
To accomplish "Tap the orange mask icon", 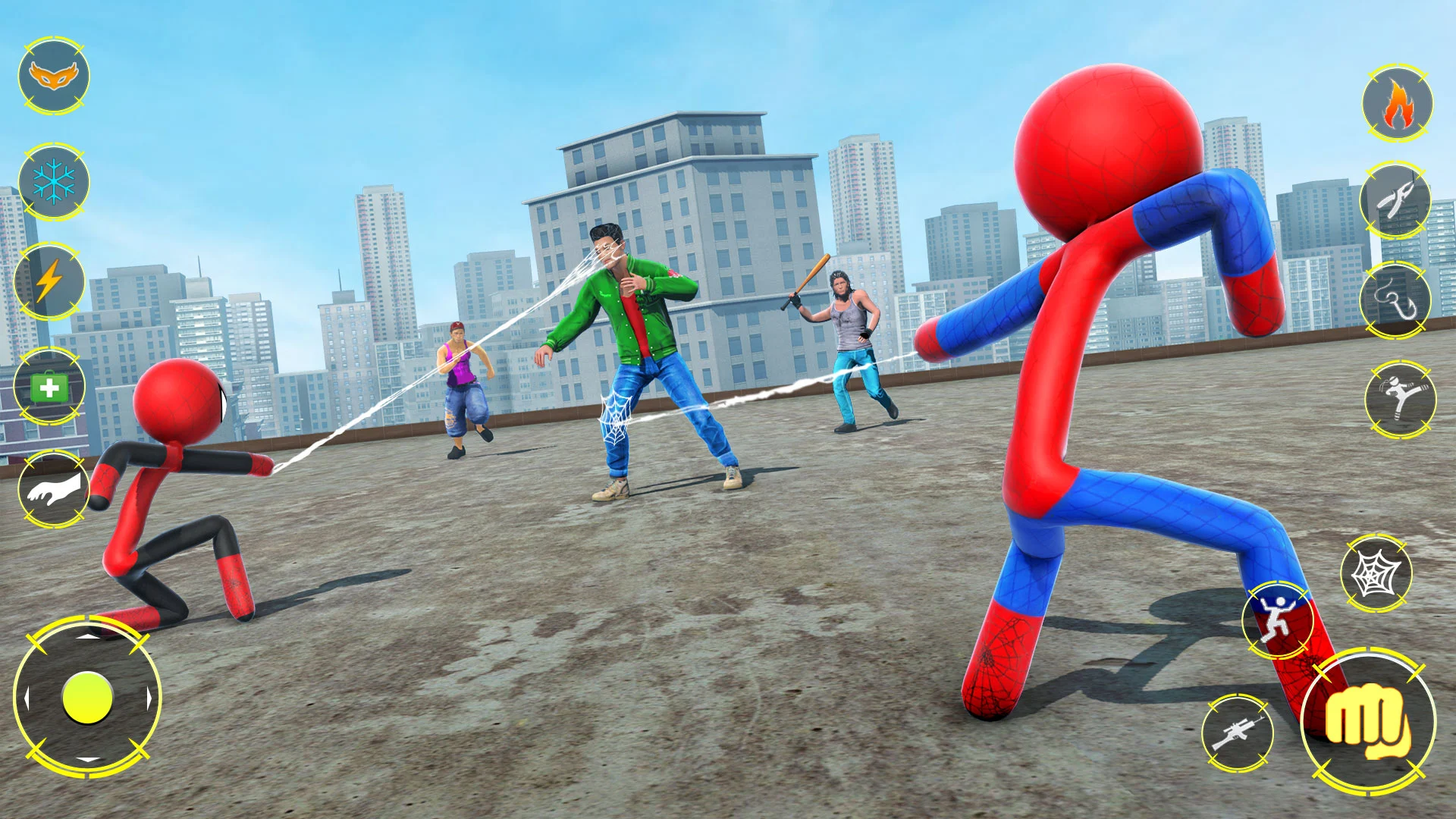I will coord(54,76).
